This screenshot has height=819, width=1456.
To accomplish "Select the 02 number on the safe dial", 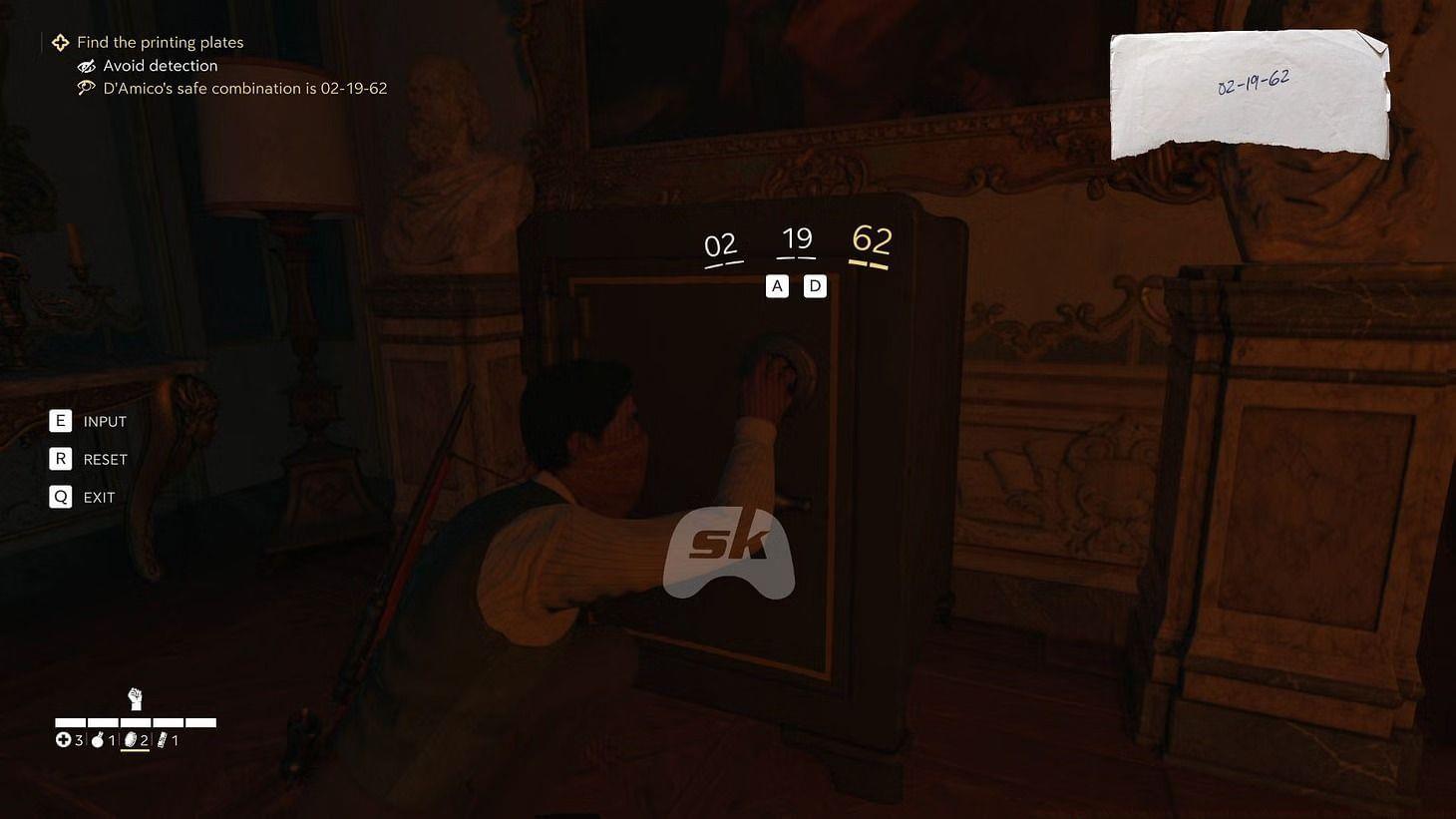I will coord(720,245).
